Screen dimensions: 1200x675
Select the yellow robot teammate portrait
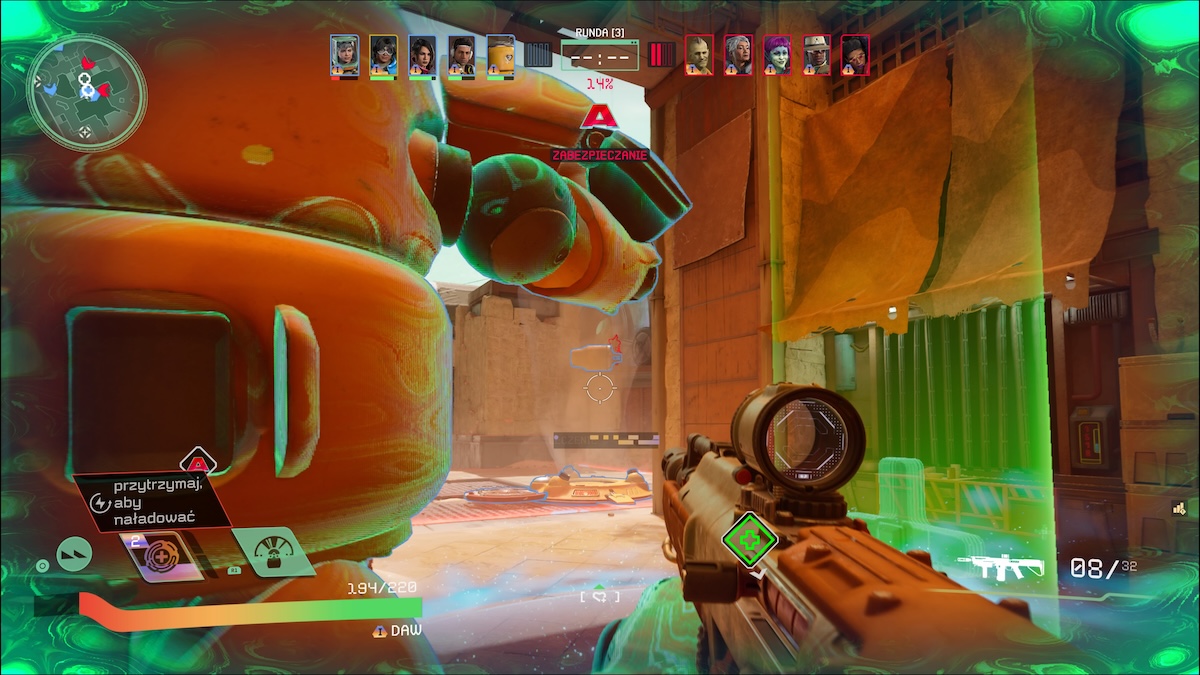500,56
